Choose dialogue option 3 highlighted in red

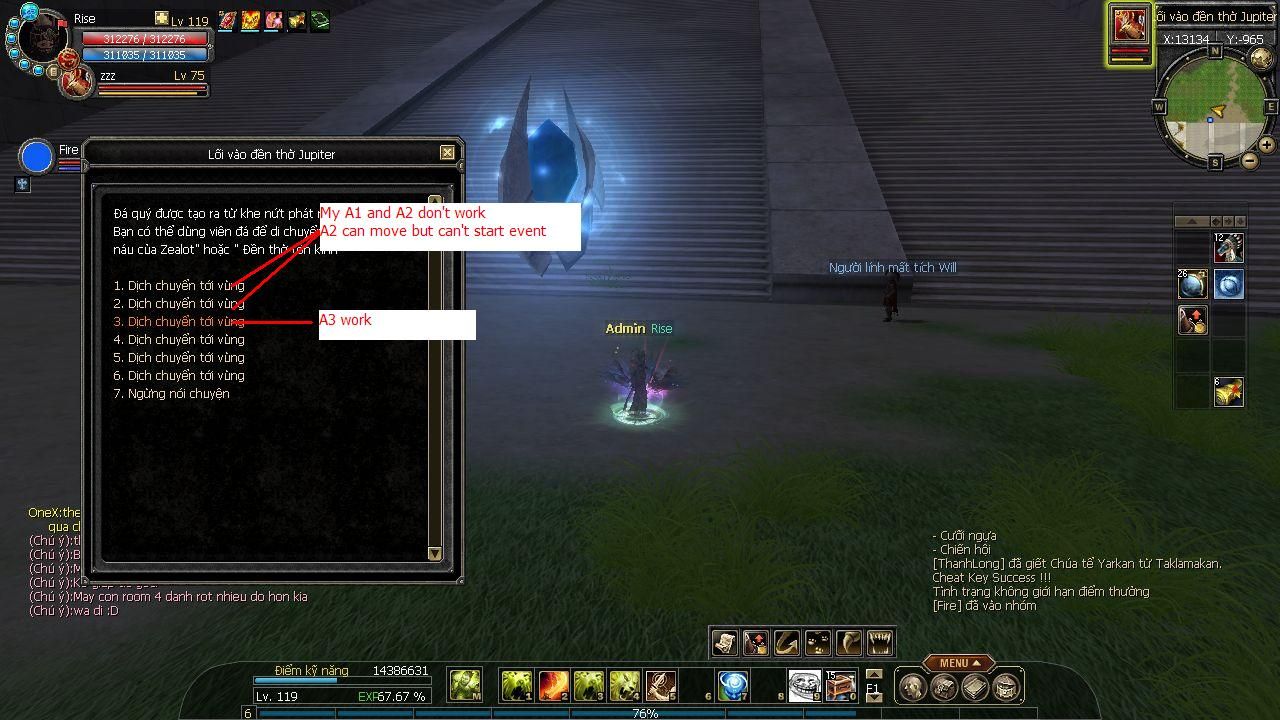click(x=180, y=322)
